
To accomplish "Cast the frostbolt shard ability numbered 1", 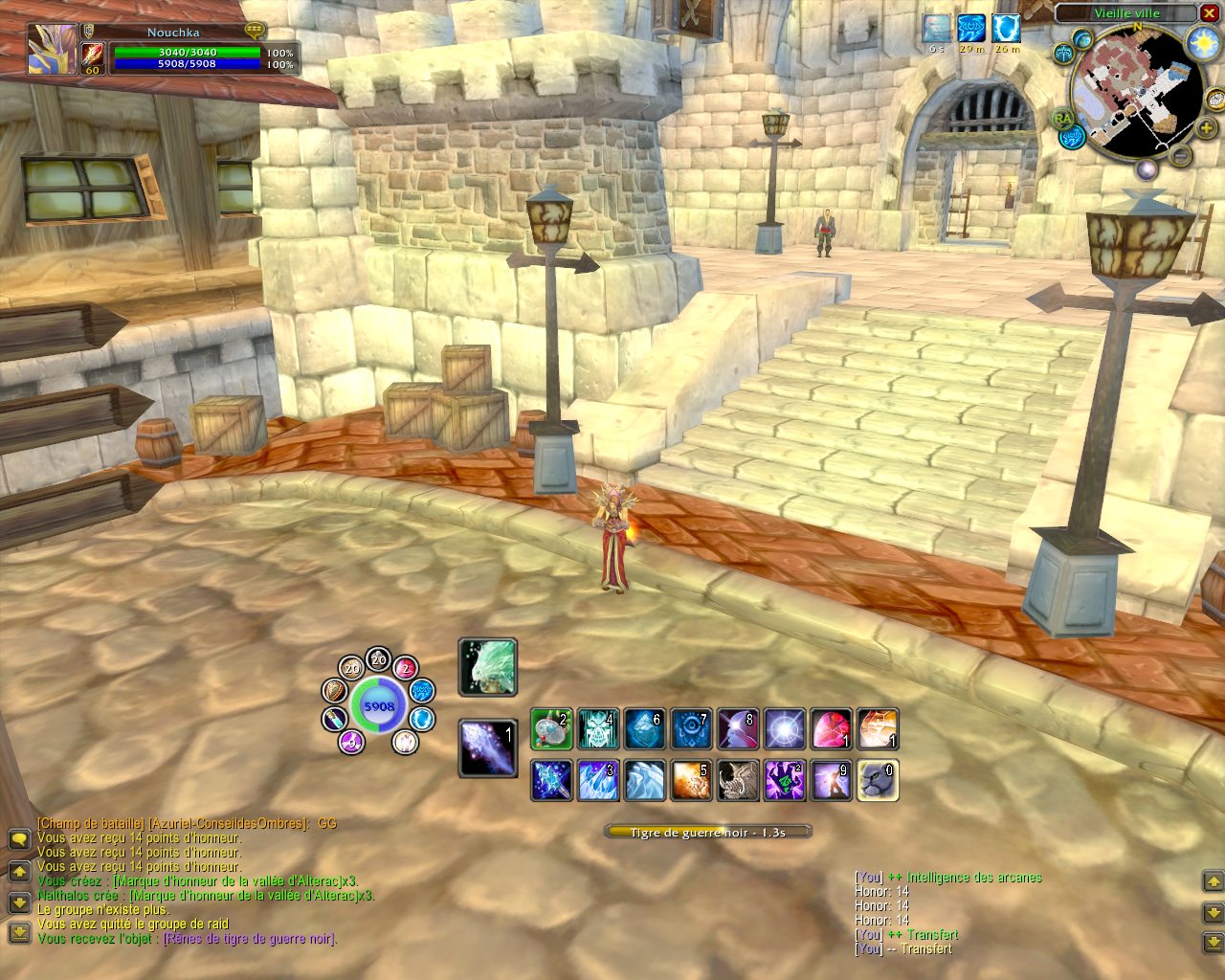I will 488,747.
